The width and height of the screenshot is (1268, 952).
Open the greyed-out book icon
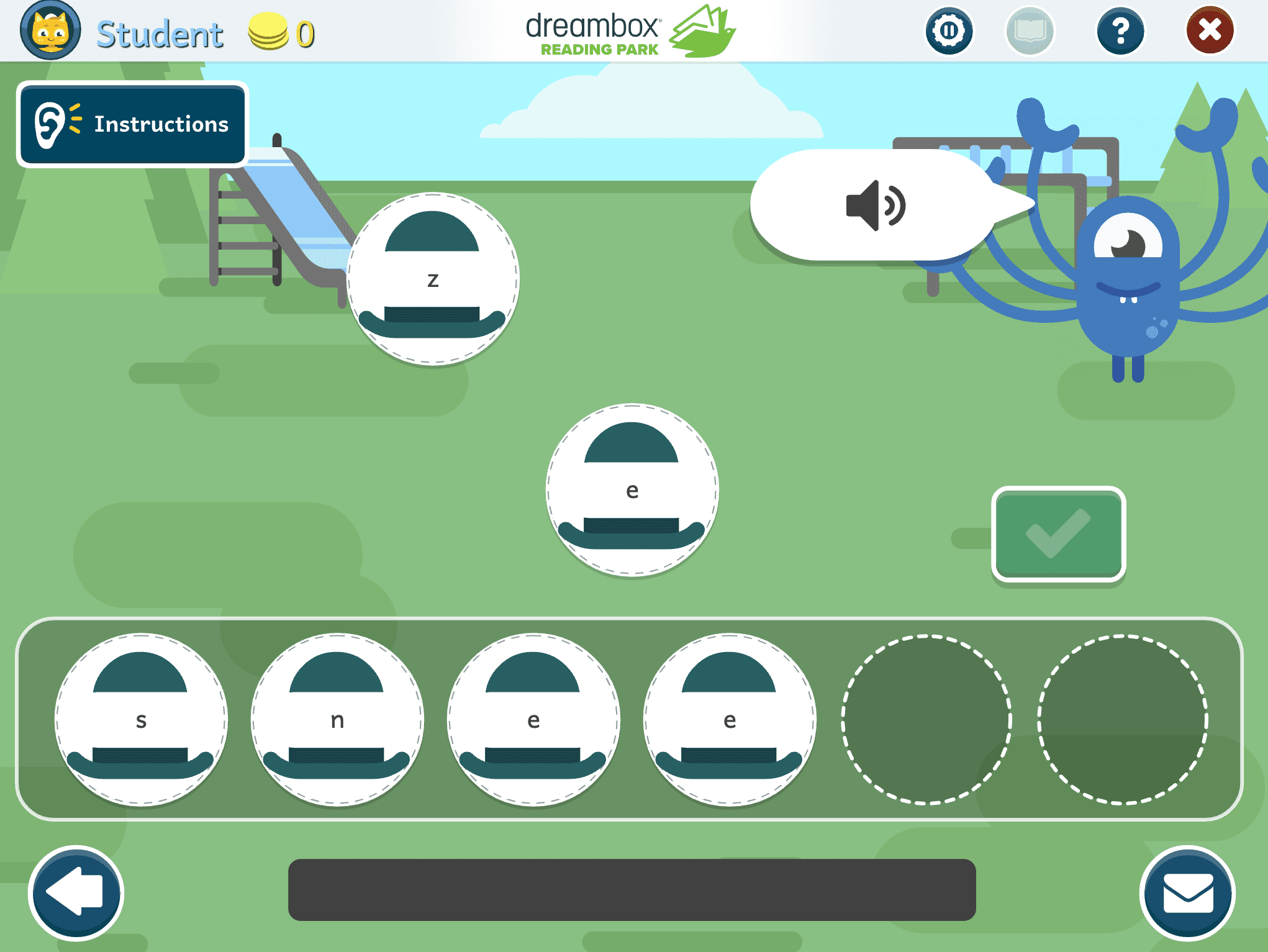pos(1029,31)
